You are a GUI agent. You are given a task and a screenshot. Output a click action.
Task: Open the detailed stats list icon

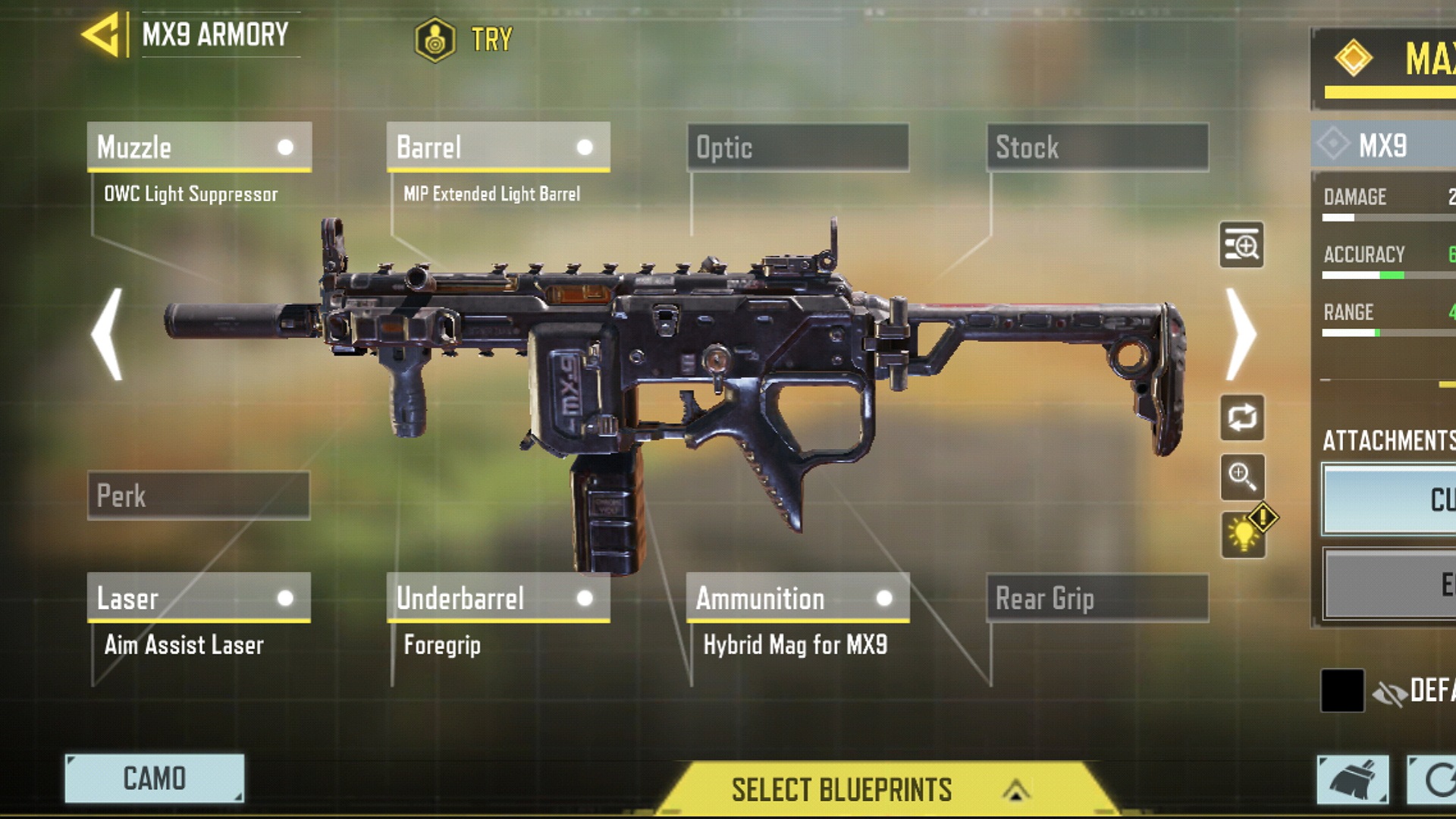click(x=1241, y=245)
